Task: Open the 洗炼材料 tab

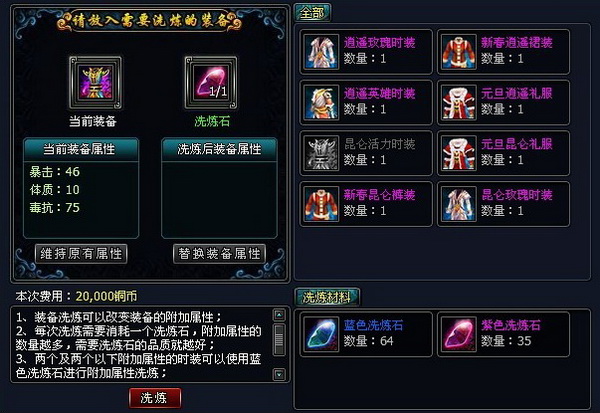Action: point(330,297)
